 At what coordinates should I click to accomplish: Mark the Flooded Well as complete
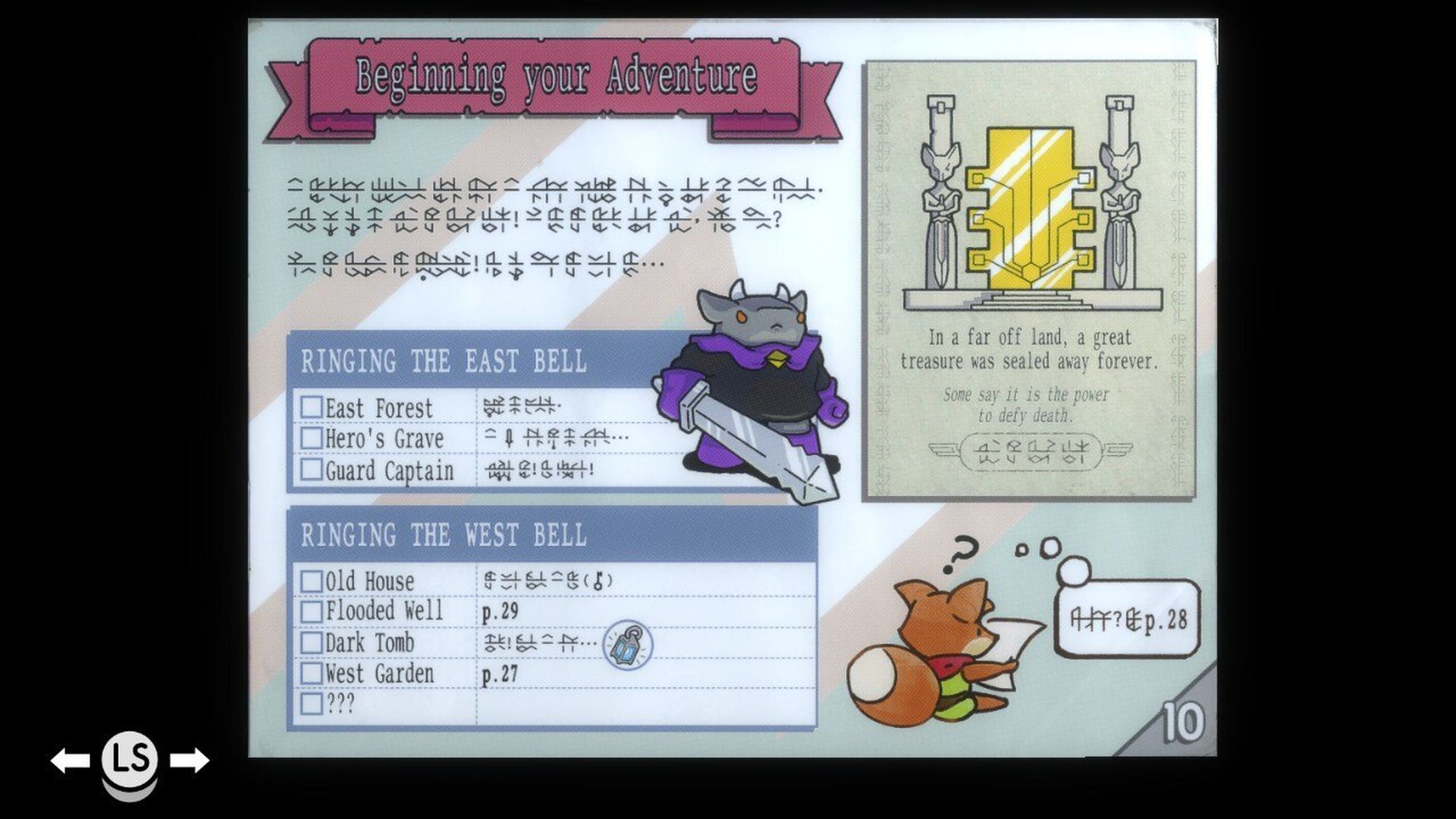313,611
